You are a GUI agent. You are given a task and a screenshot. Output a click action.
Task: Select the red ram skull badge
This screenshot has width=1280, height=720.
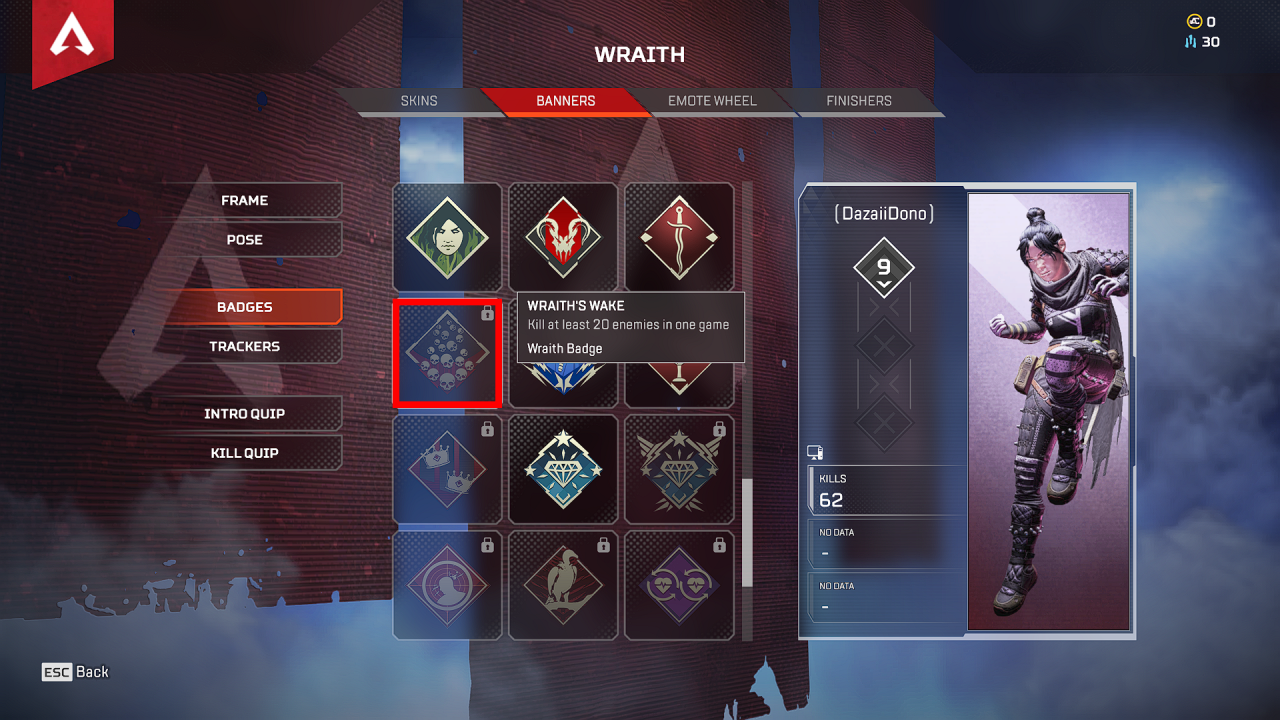[563, 236]
